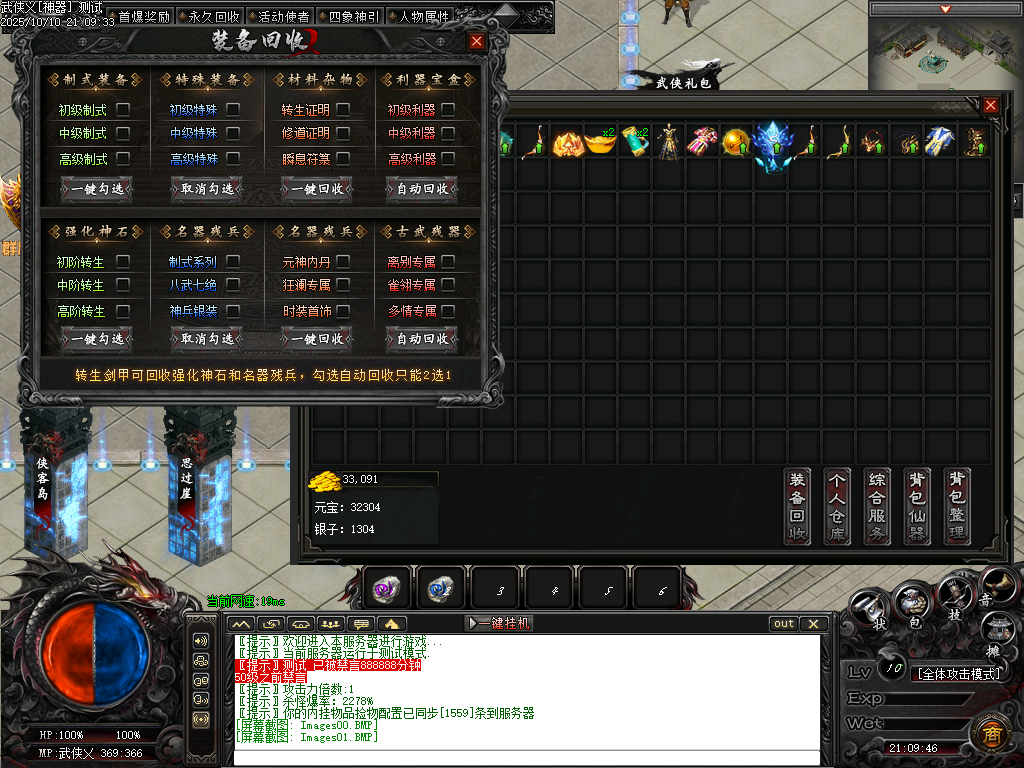The image size is (1024, 768).
Task: Enable the 八武七绝 checkbox
Action: tap(233, 286)
